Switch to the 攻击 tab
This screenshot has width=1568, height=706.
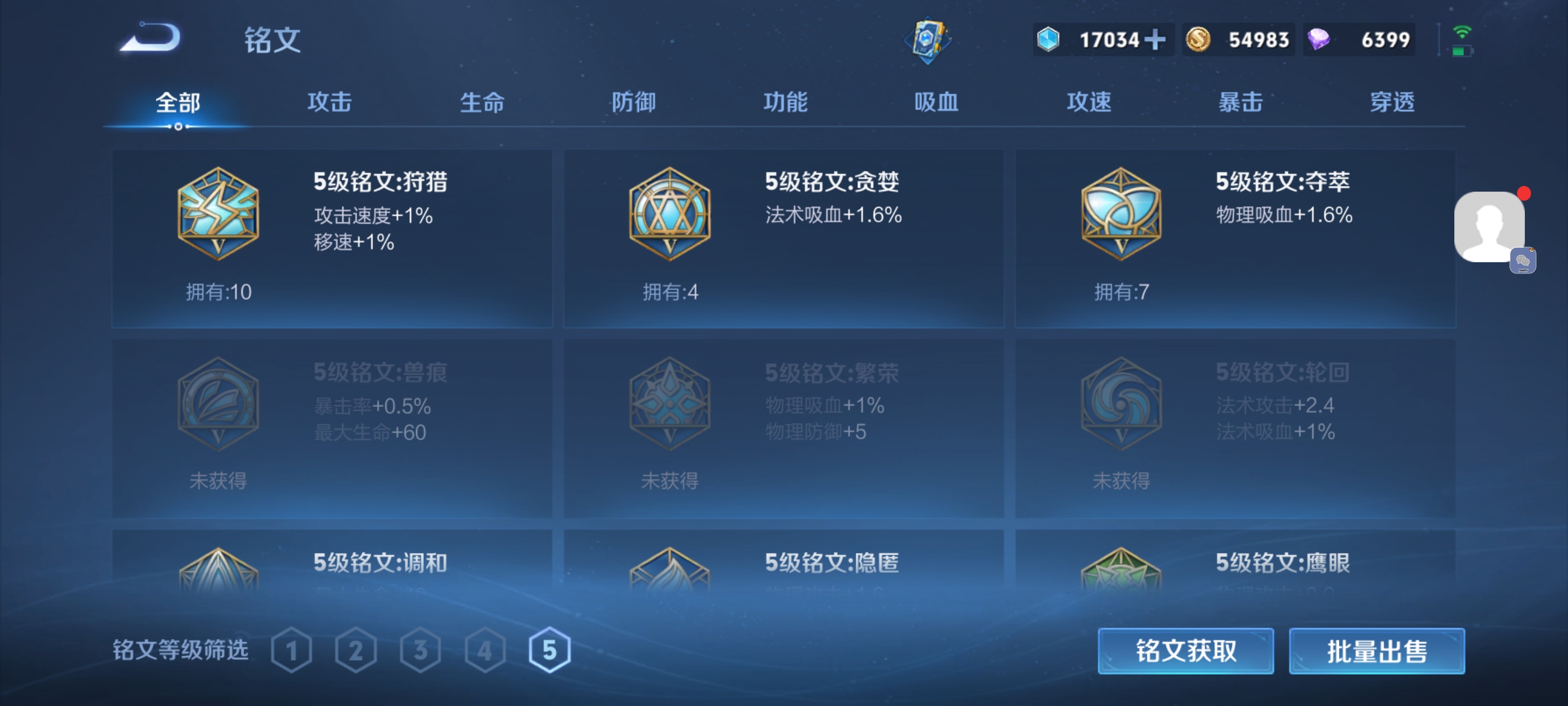pos(329,103)
